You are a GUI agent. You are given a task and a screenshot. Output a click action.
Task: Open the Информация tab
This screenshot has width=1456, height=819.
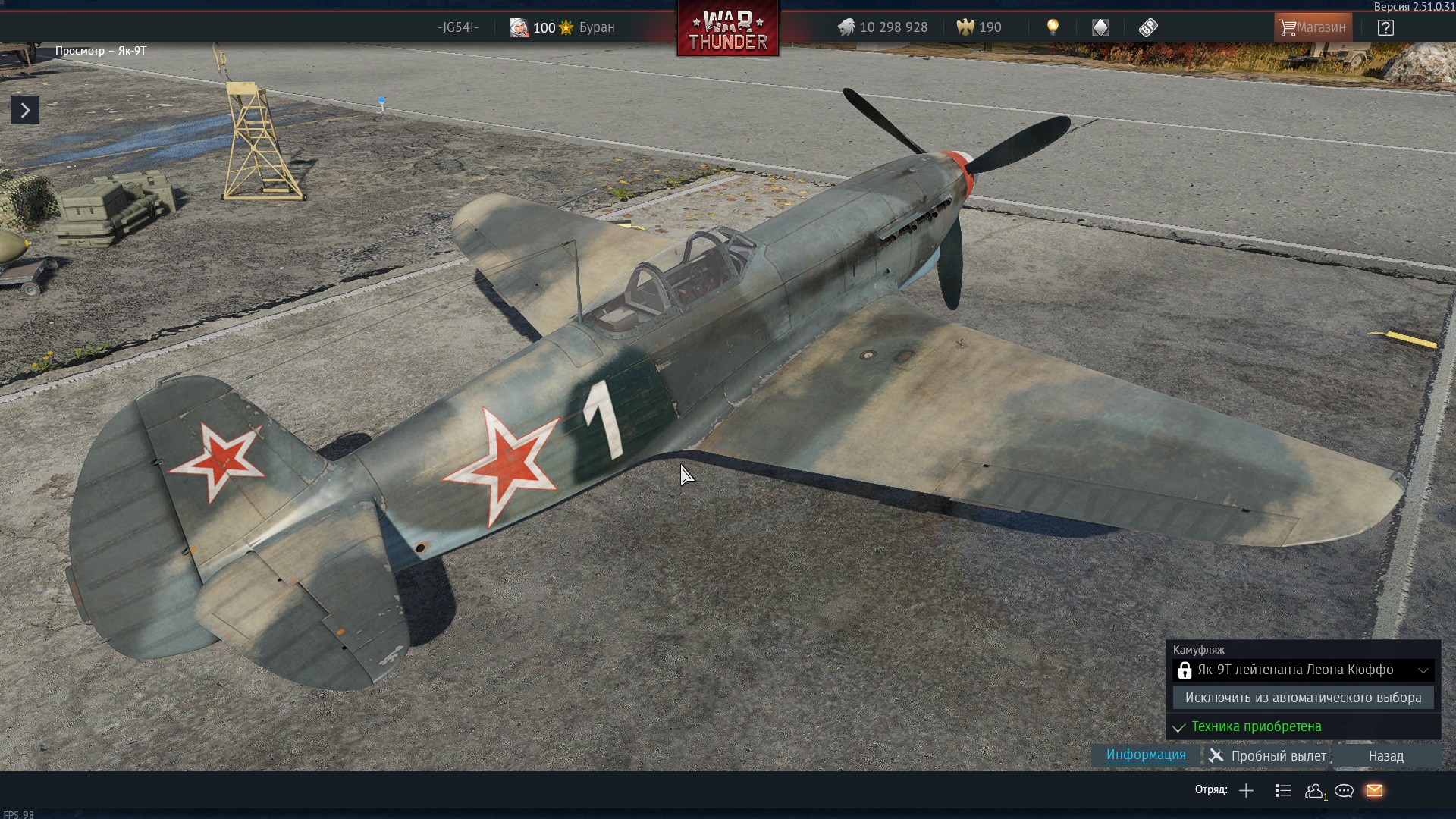[x=1145, y=755]
